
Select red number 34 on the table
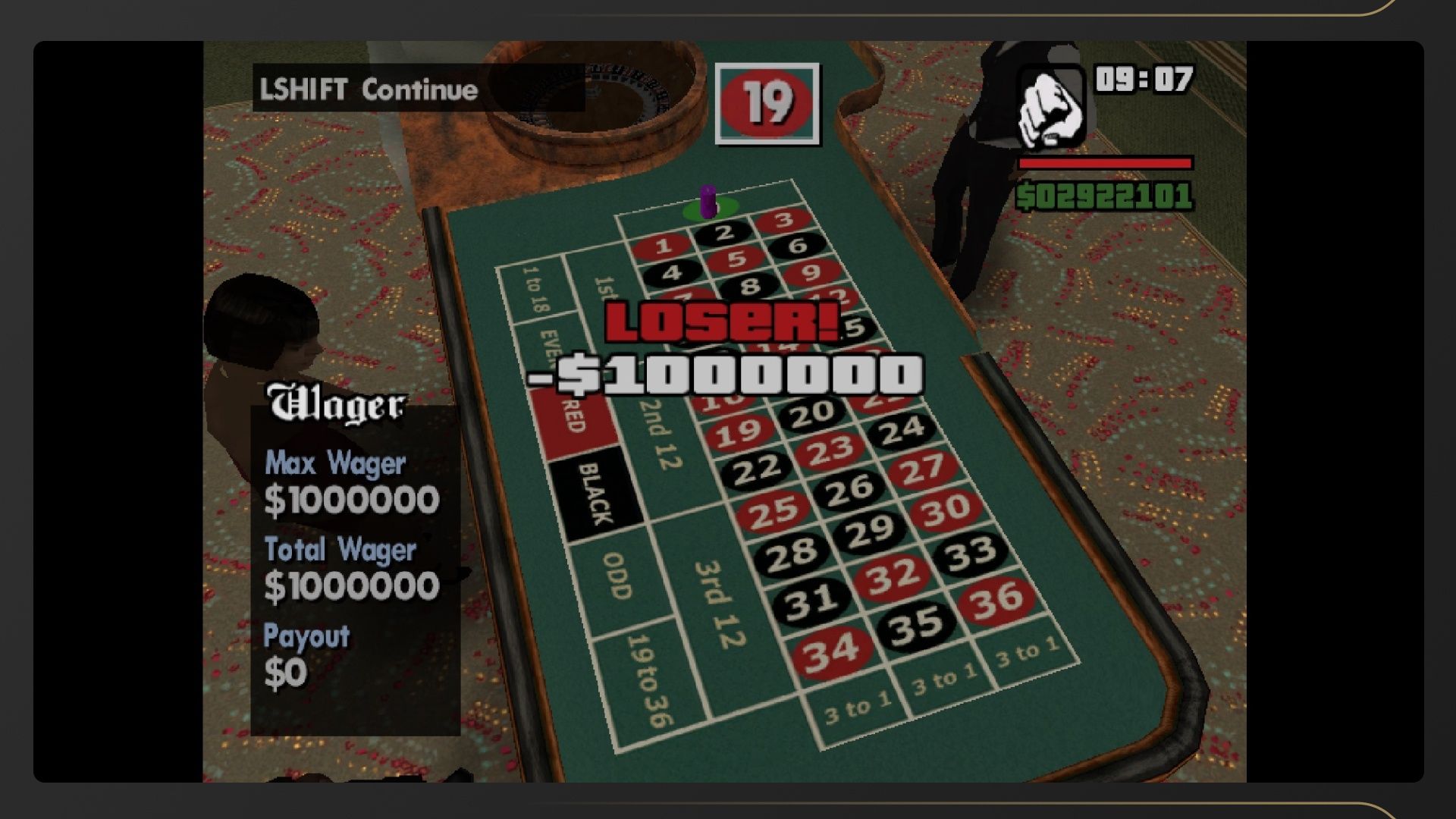point(830,651)
